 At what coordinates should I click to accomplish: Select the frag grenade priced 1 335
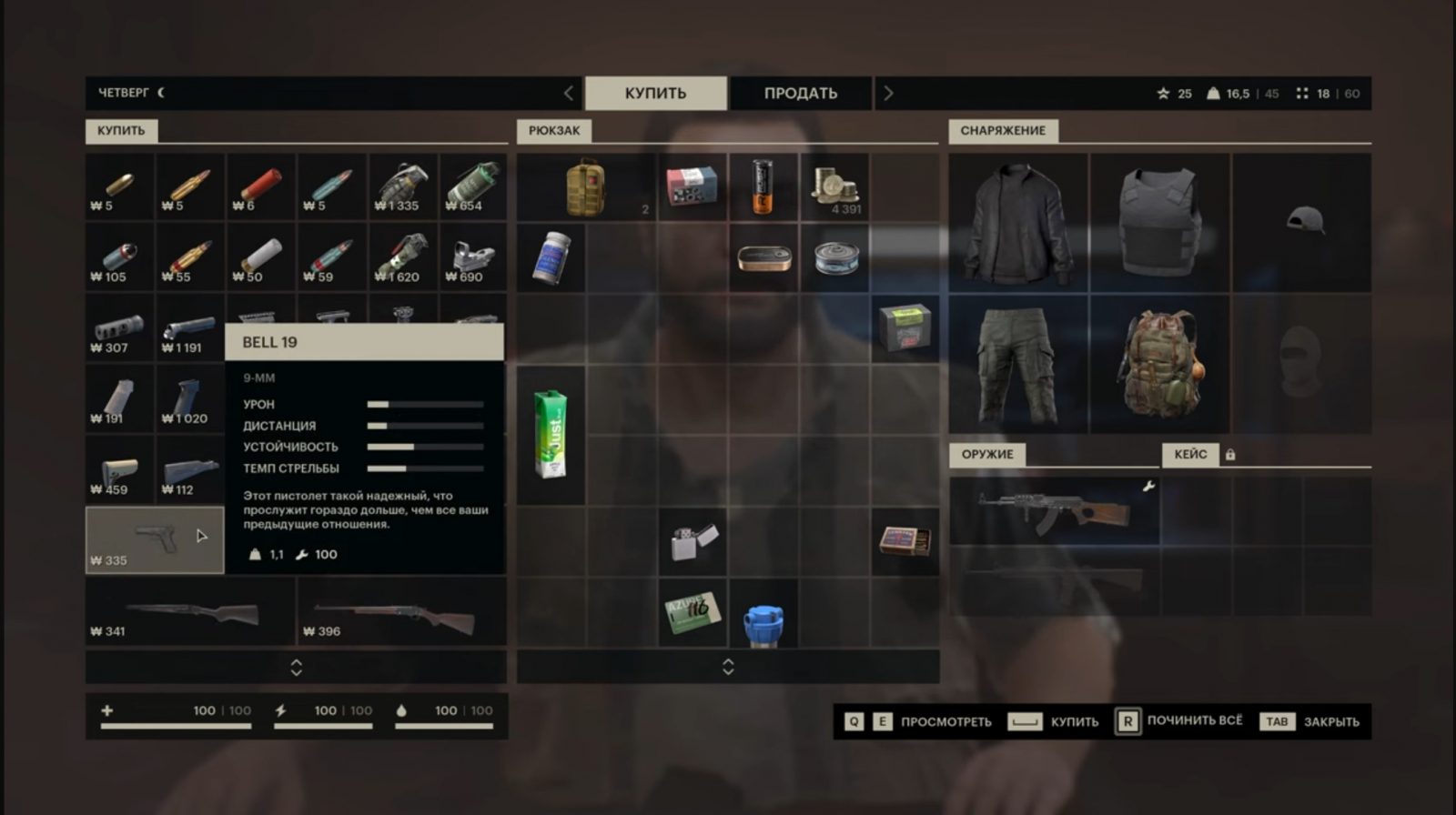[402, 186]
